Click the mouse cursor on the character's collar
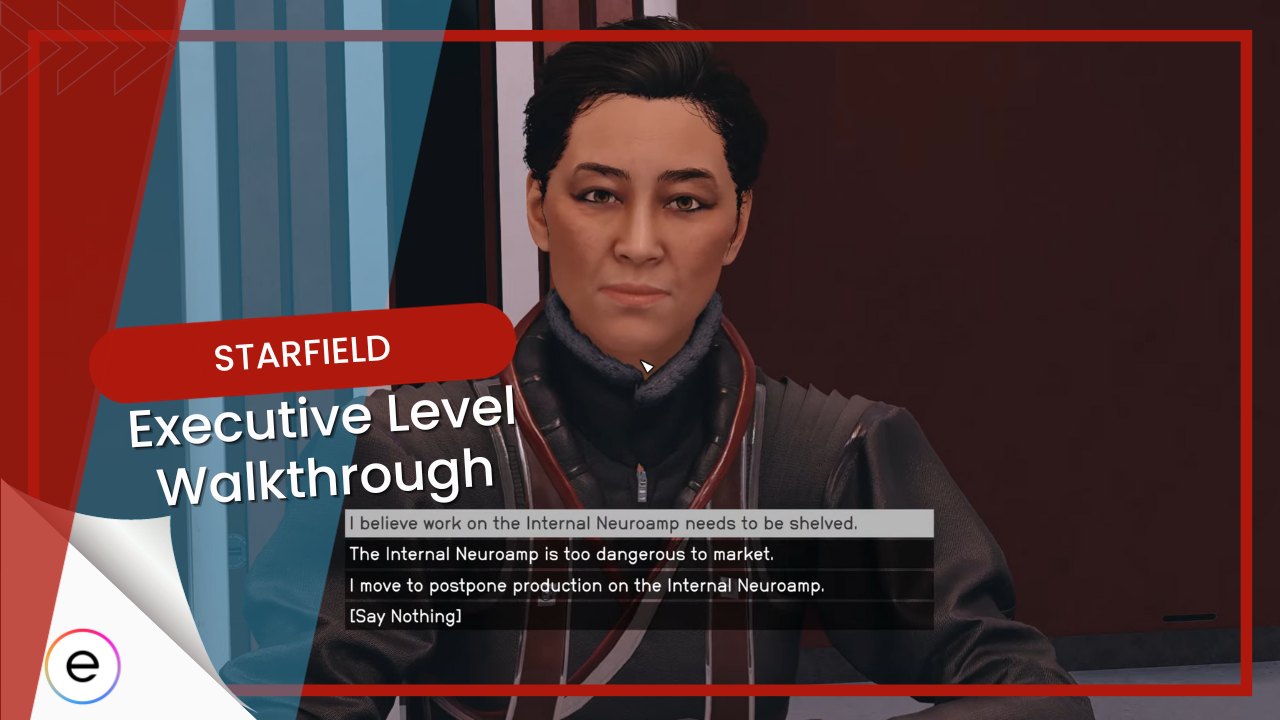1280x720 pixels. tap(646, 366)
